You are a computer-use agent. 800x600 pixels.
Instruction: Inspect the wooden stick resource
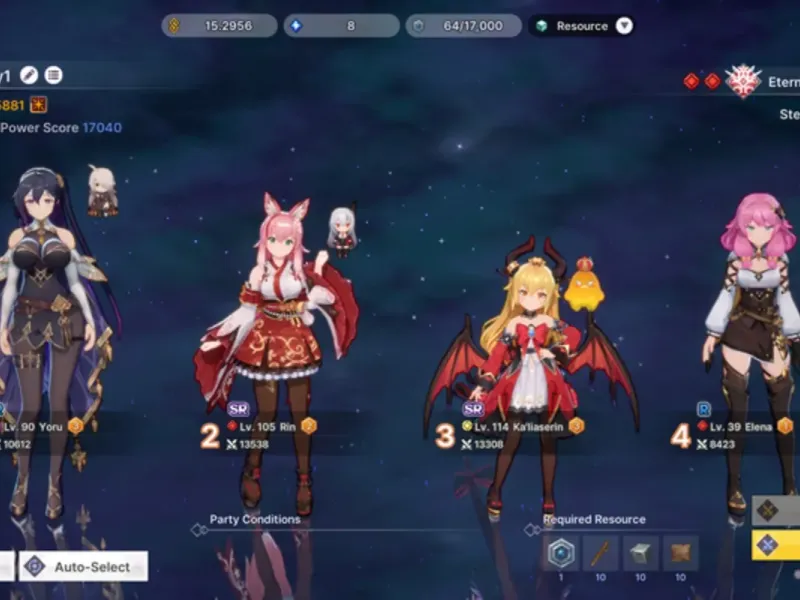(601, 553)
